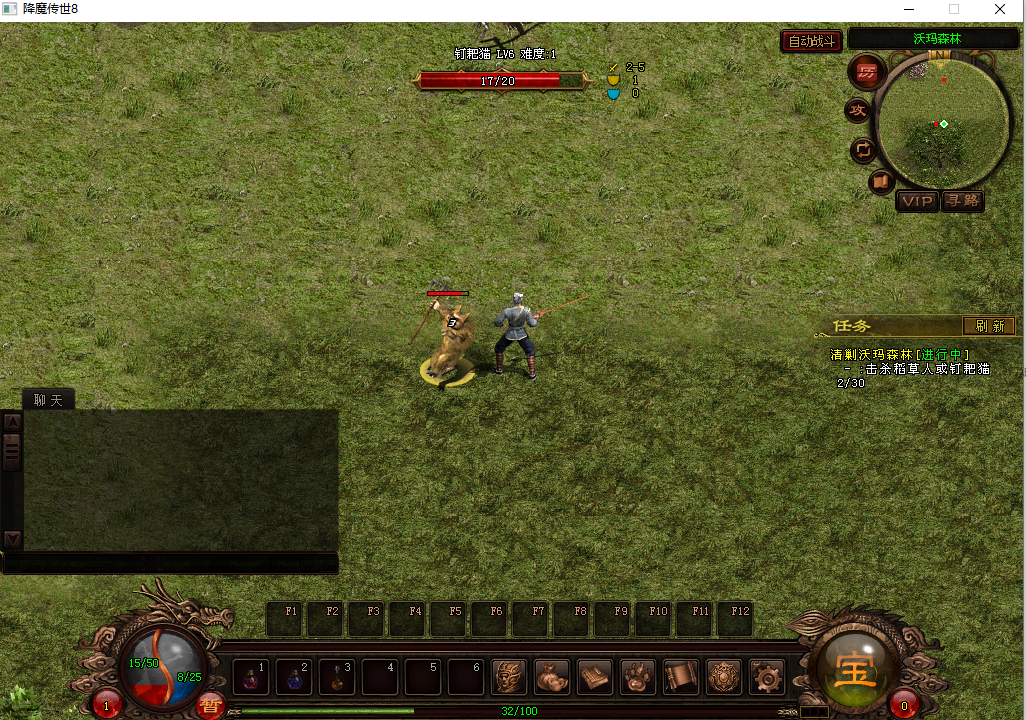Open the book icon beside the minimap
Image resolution: width=1026 pixels, height=720 pixels.
point(880,182)
